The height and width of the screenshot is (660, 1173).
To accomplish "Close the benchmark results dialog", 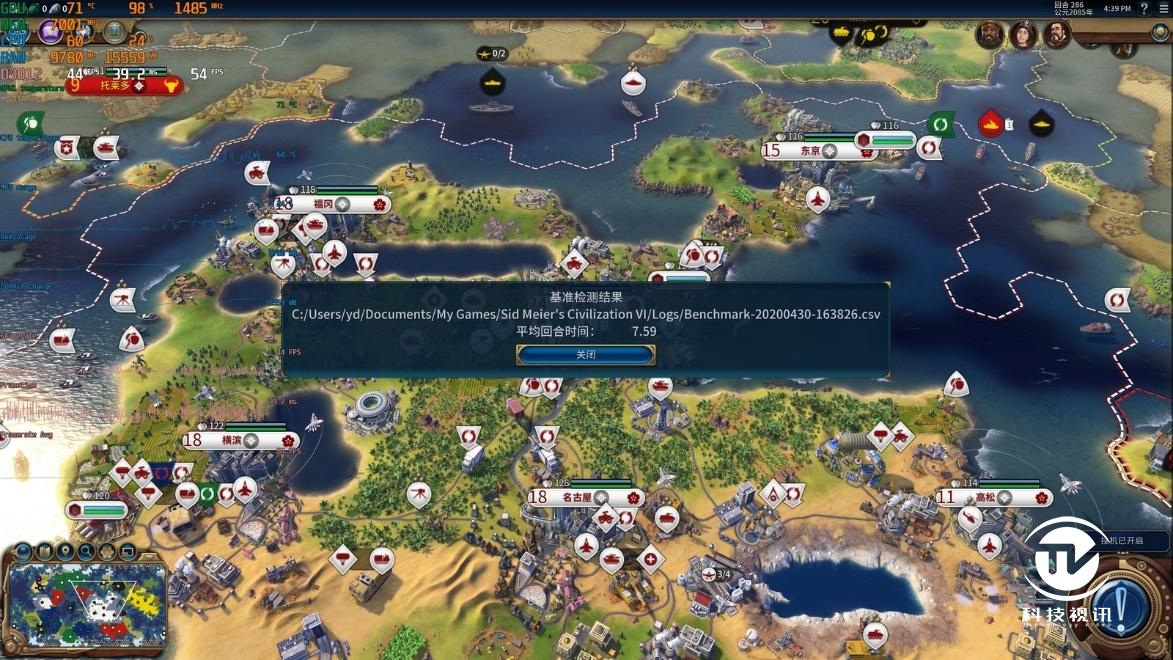I will pos(585,355).
